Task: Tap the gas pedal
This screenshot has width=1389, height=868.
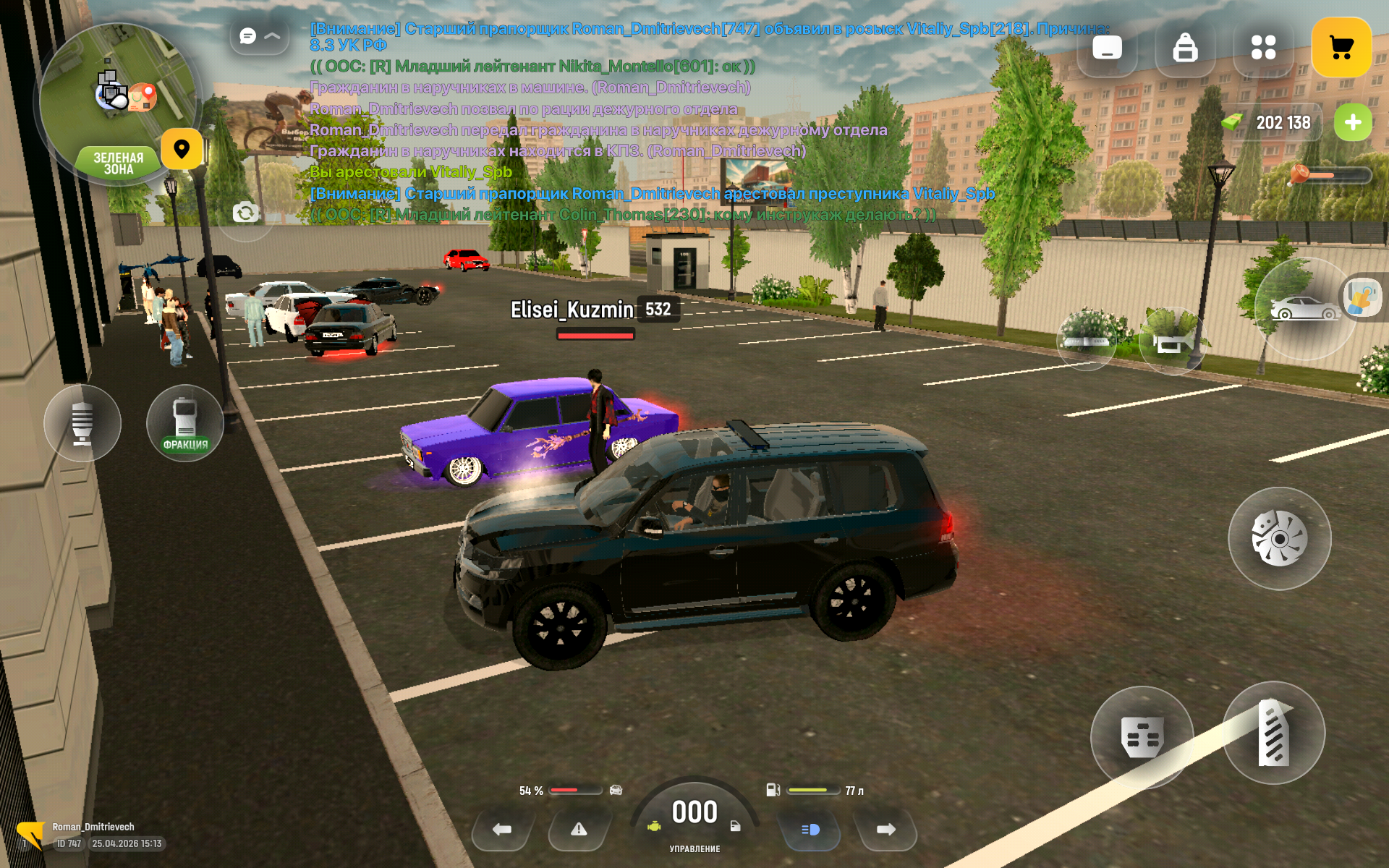Action: click(x=1273, y=733)
